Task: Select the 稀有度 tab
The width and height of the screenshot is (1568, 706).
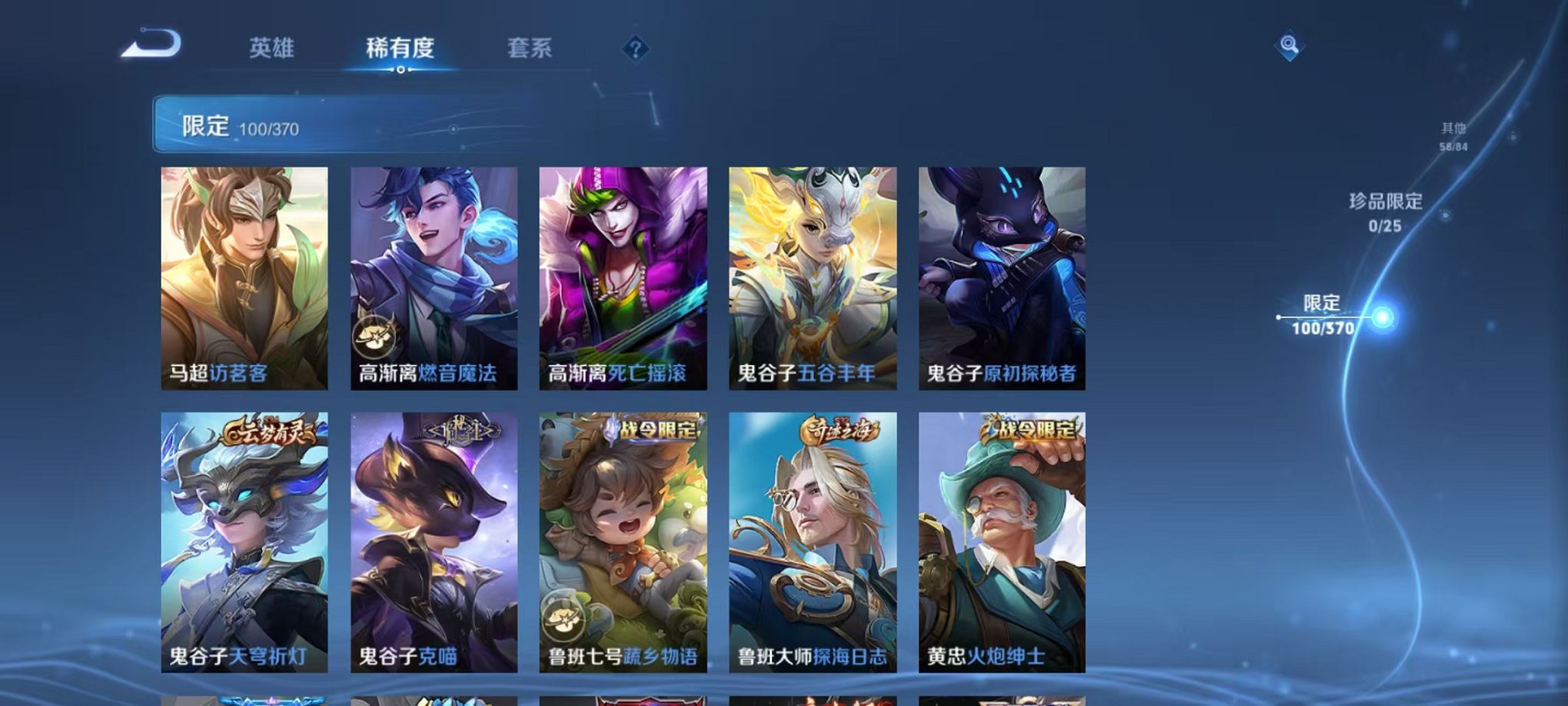Action: point(400,48)
